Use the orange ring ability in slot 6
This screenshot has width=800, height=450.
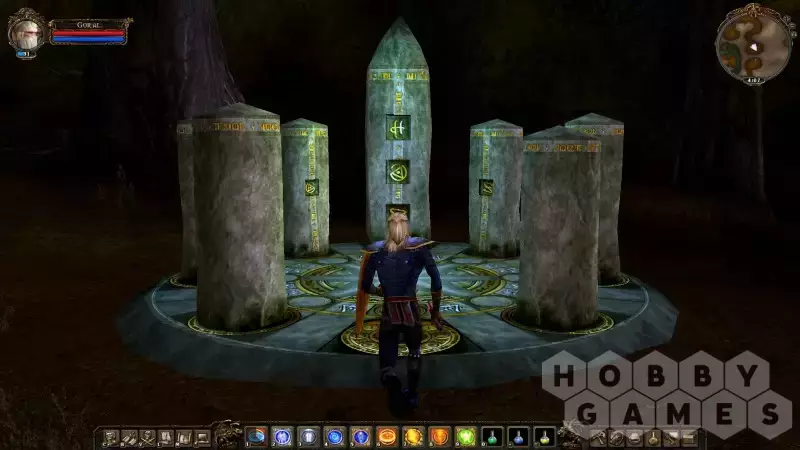click(x=386, y=436)
